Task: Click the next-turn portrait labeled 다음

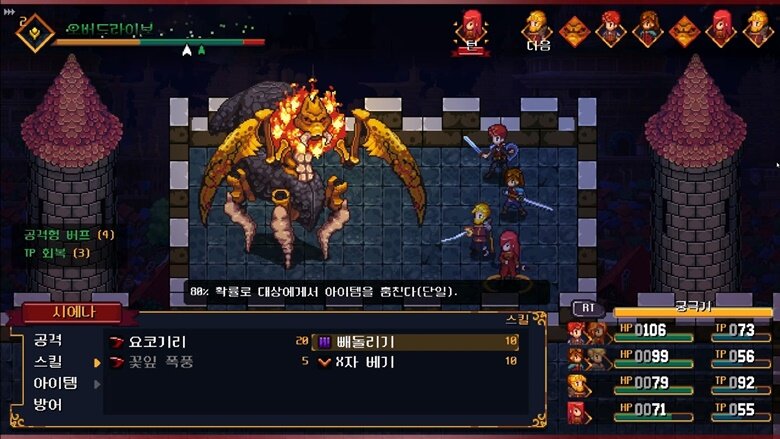Action: coord(538,28)
